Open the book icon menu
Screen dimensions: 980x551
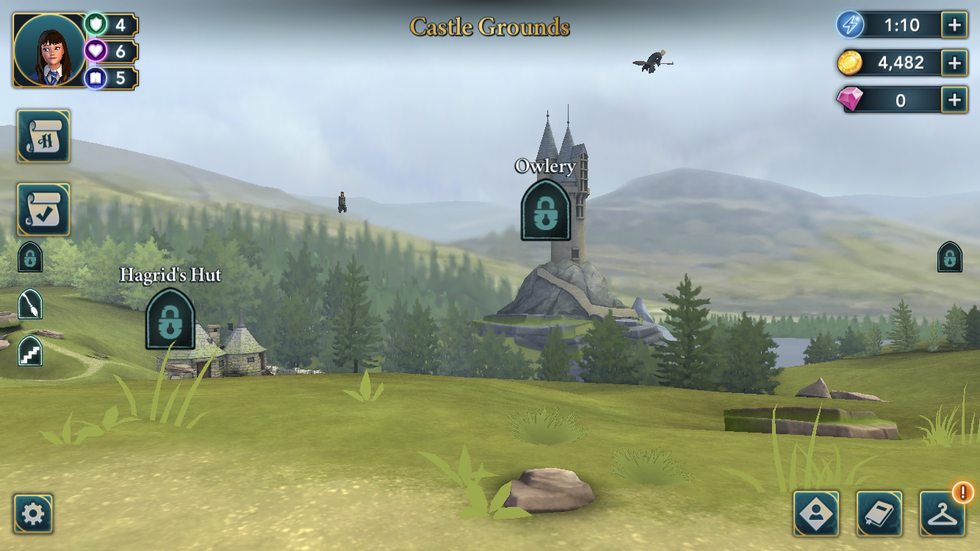(x=879, y=514)
